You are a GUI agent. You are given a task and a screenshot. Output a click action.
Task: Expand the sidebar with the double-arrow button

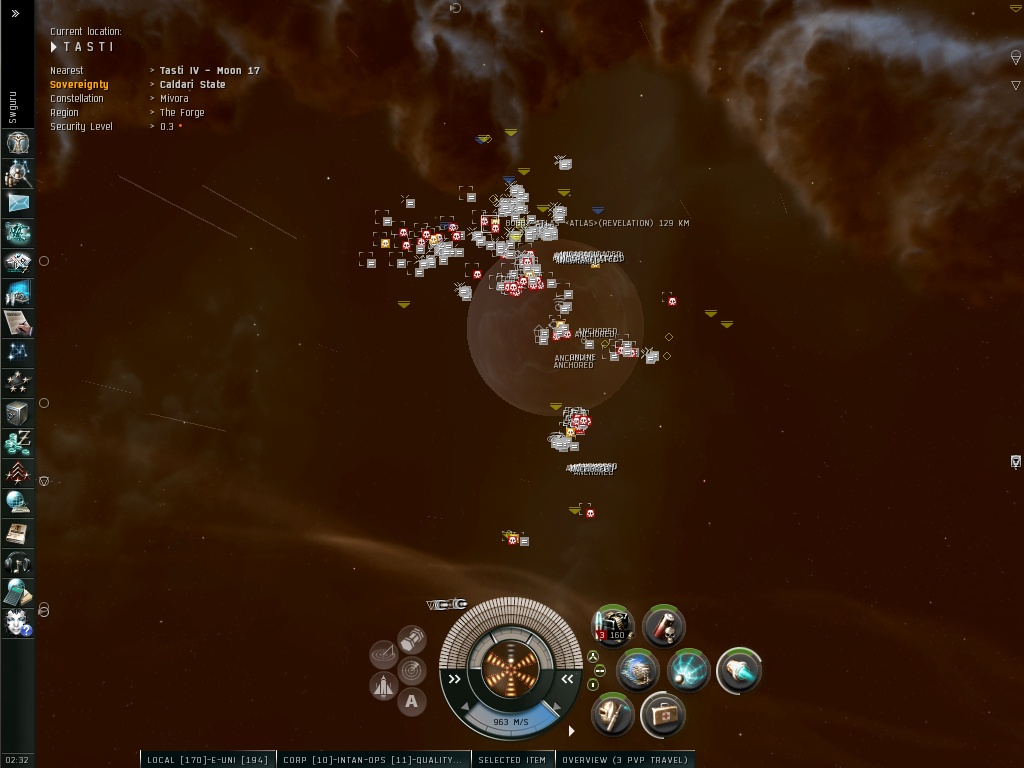(15, 13)
